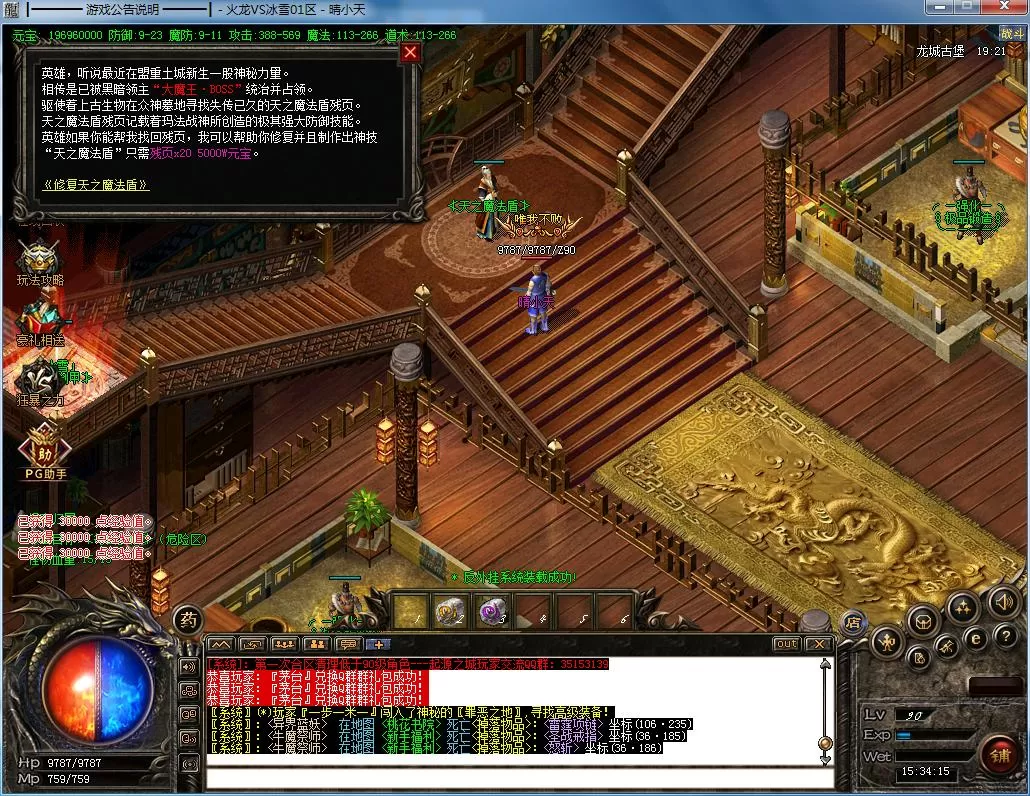Image resolution: width=1030 pixels, height=796 pixels.
Task: Select the purple swirl hotbar item
Action: pyautogui.click(x=491, y=610)
